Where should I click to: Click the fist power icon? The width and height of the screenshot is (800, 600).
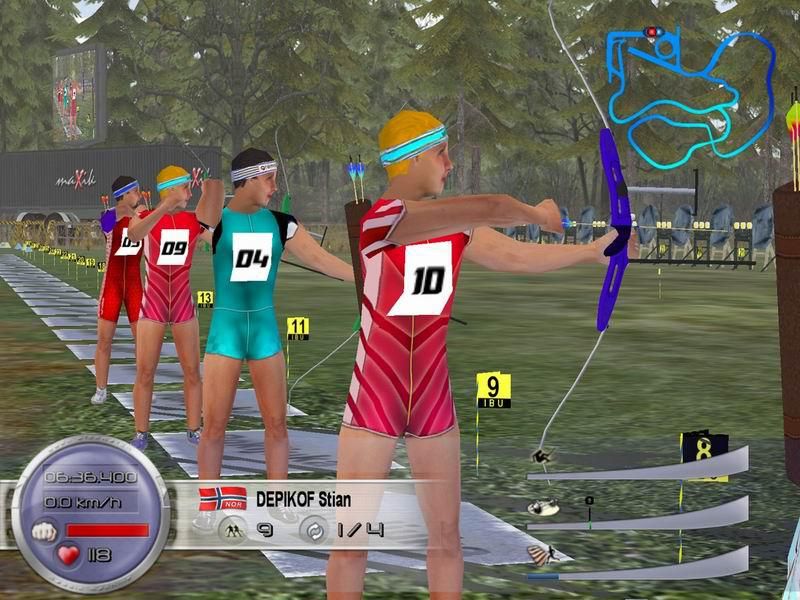point(45,529)
